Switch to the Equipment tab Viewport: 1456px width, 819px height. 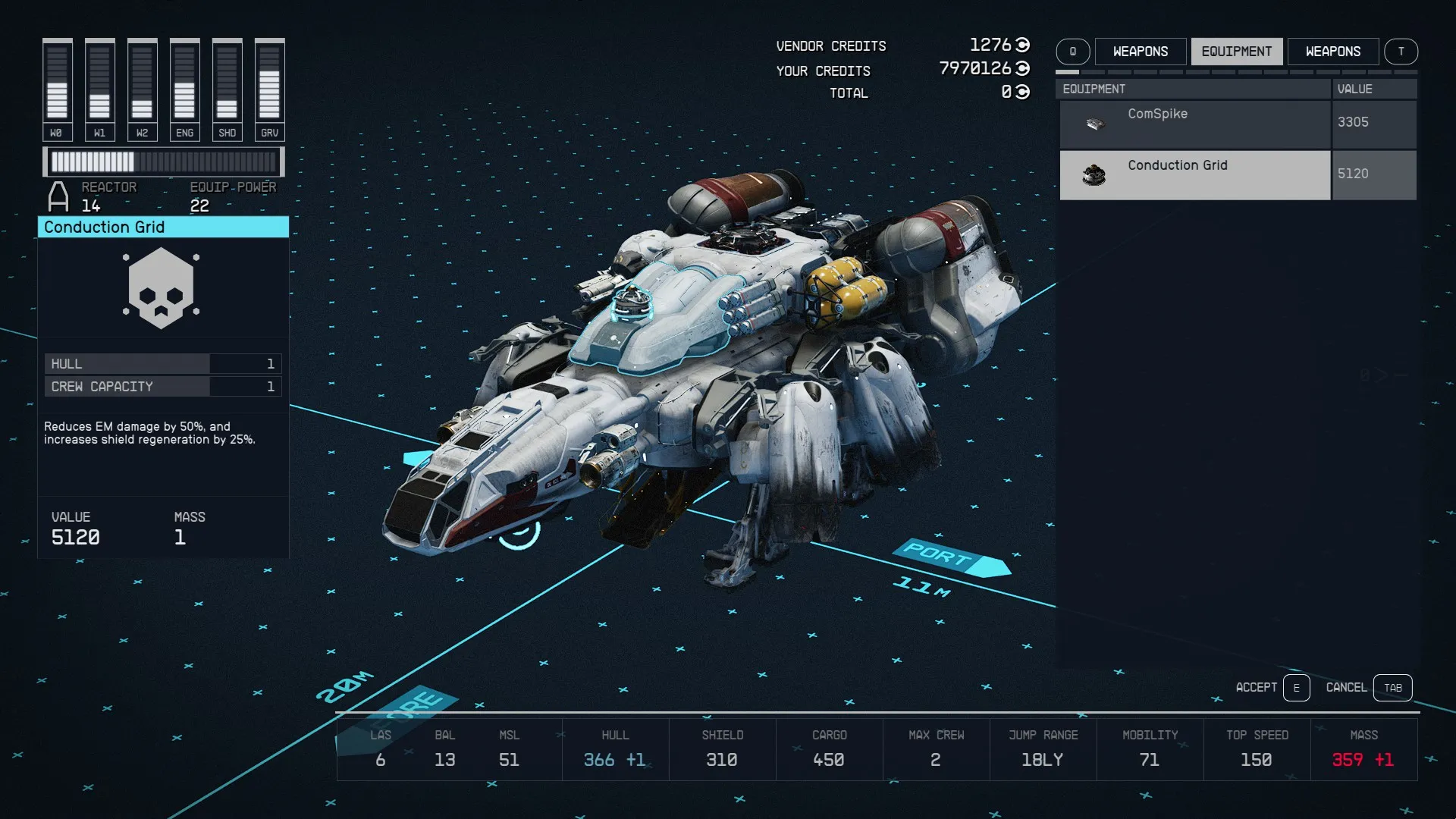pyautogui.click(x=1236, y=52)
